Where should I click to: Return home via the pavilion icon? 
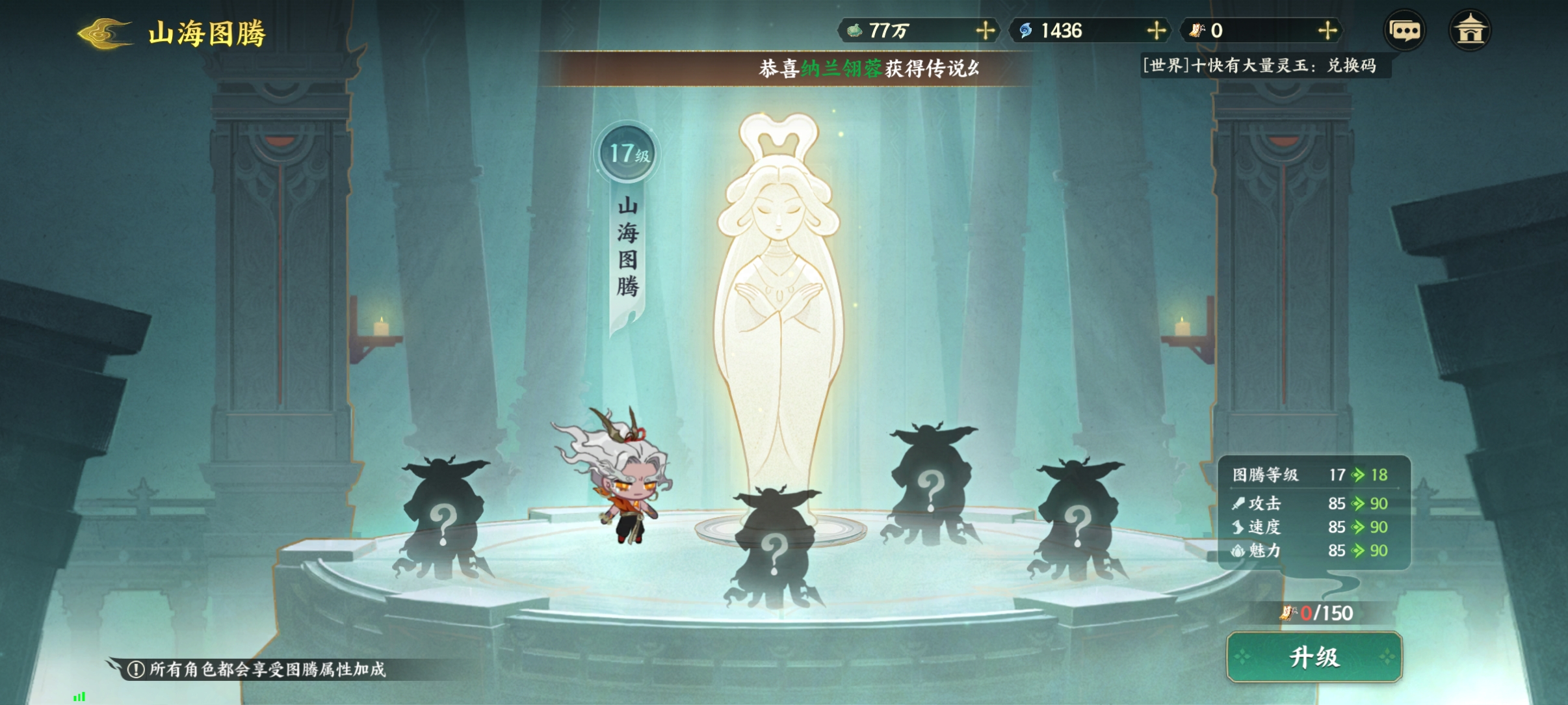coord(1469,31)
